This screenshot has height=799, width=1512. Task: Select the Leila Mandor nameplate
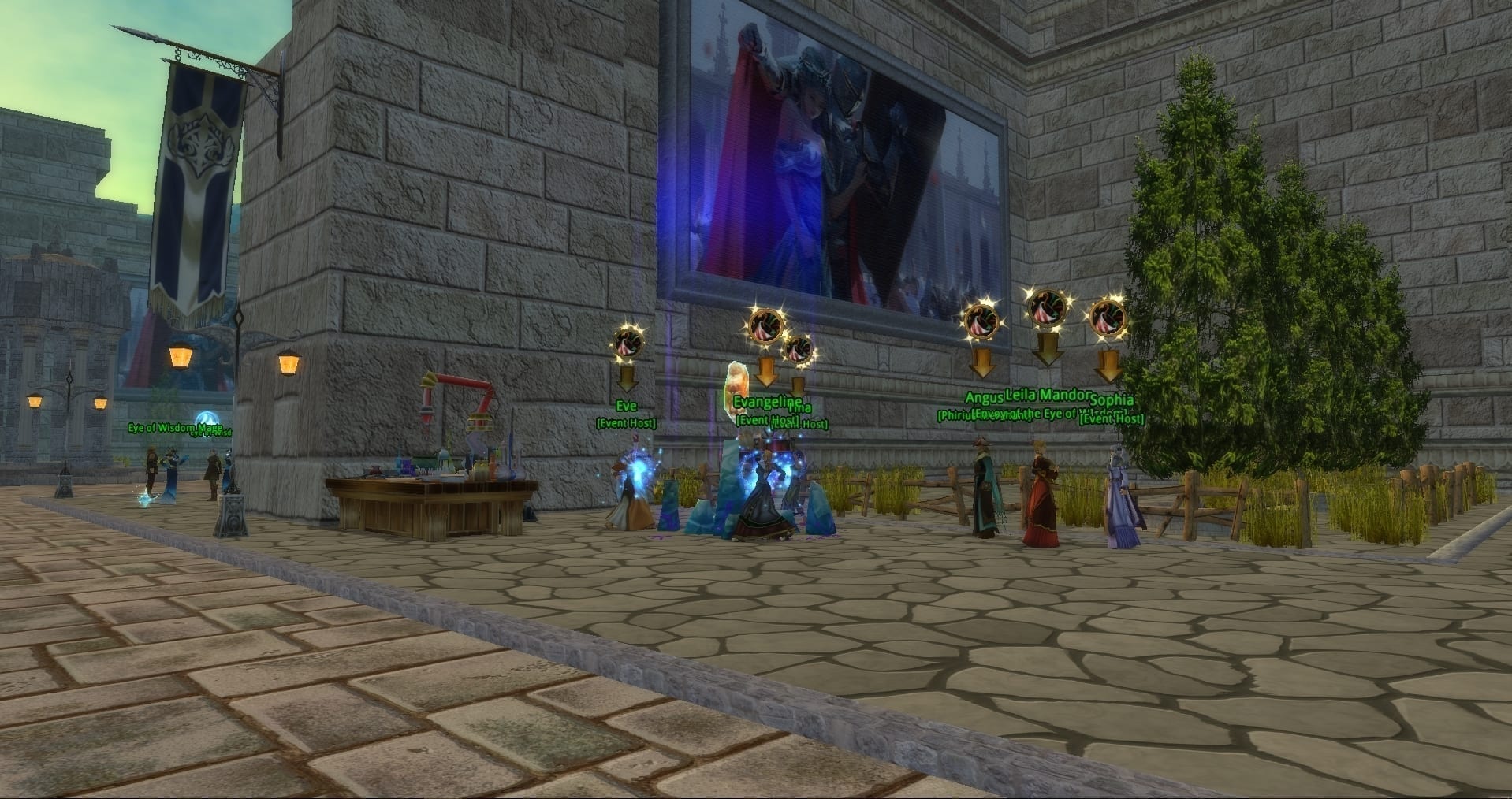(x=1048, y=395)
